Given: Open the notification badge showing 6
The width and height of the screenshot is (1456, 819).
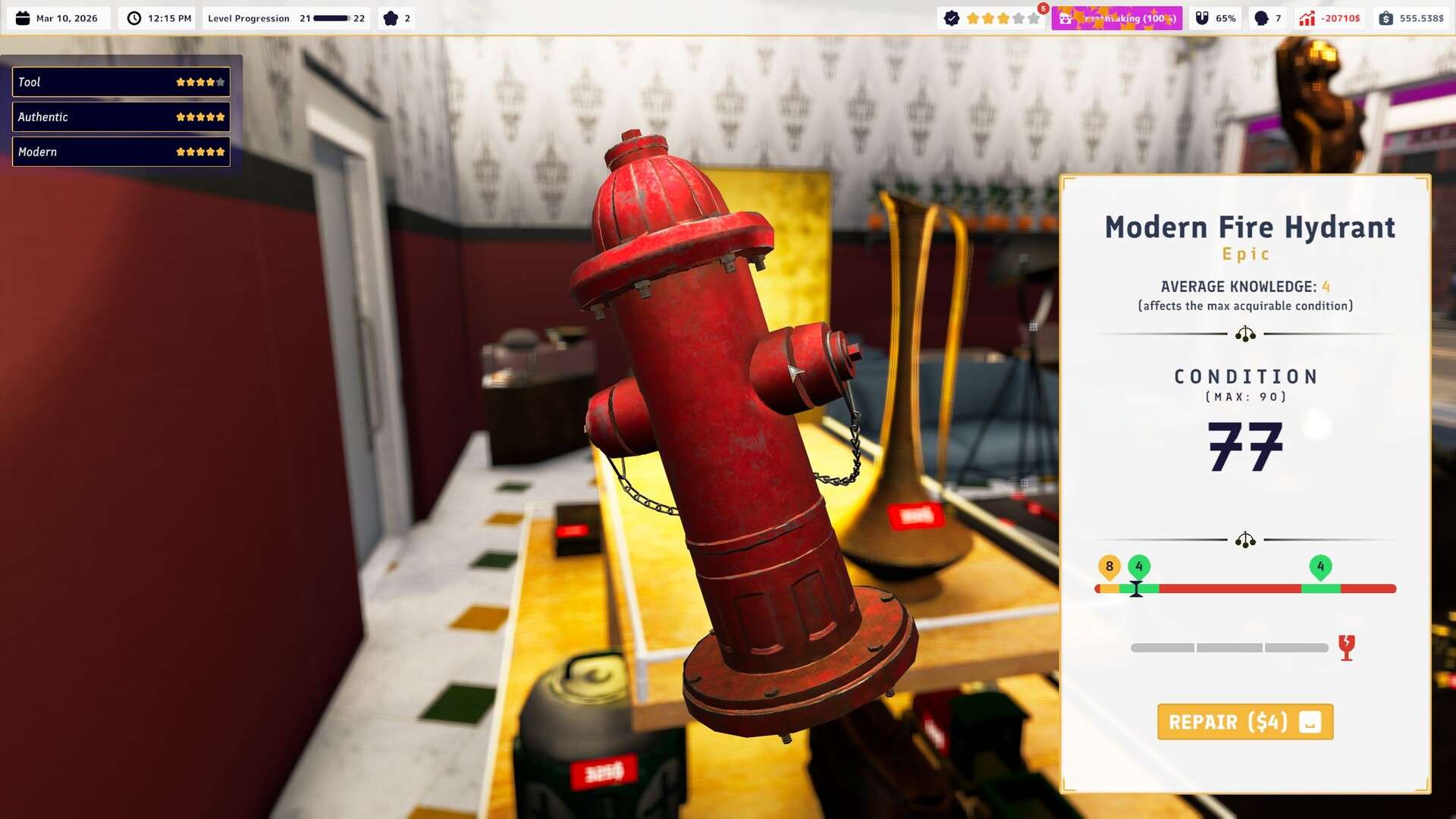Looking at the screenshot, I should pos(1043,7).
